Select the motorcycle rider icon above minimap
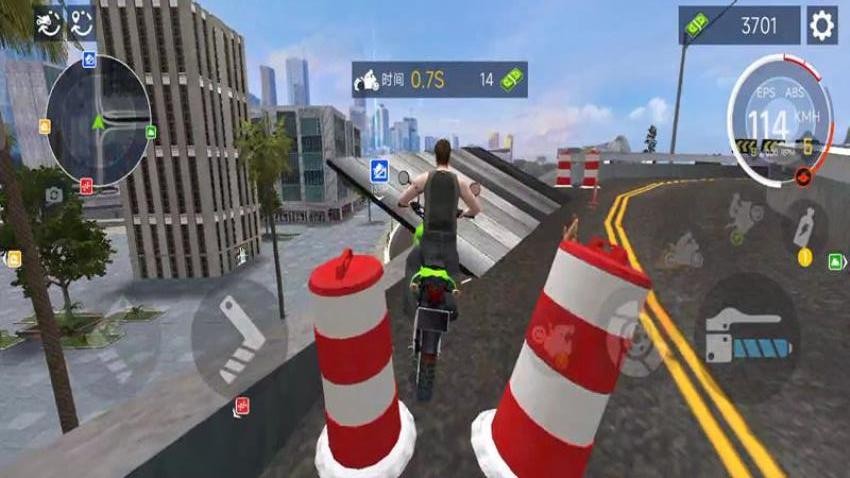Image resolution: width=850 pixels, height=478 pixels. coord(47,24)
